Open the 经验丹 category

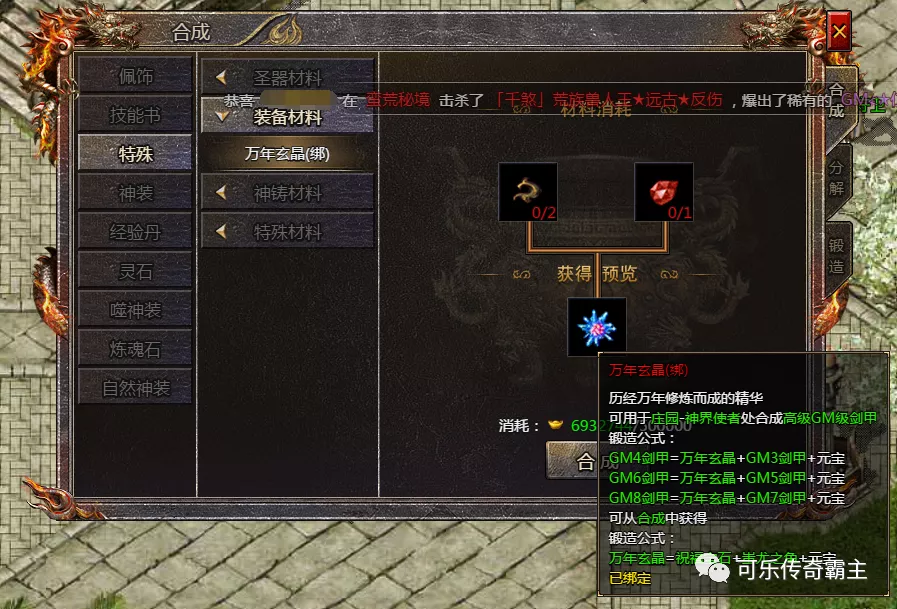(135, 232)
